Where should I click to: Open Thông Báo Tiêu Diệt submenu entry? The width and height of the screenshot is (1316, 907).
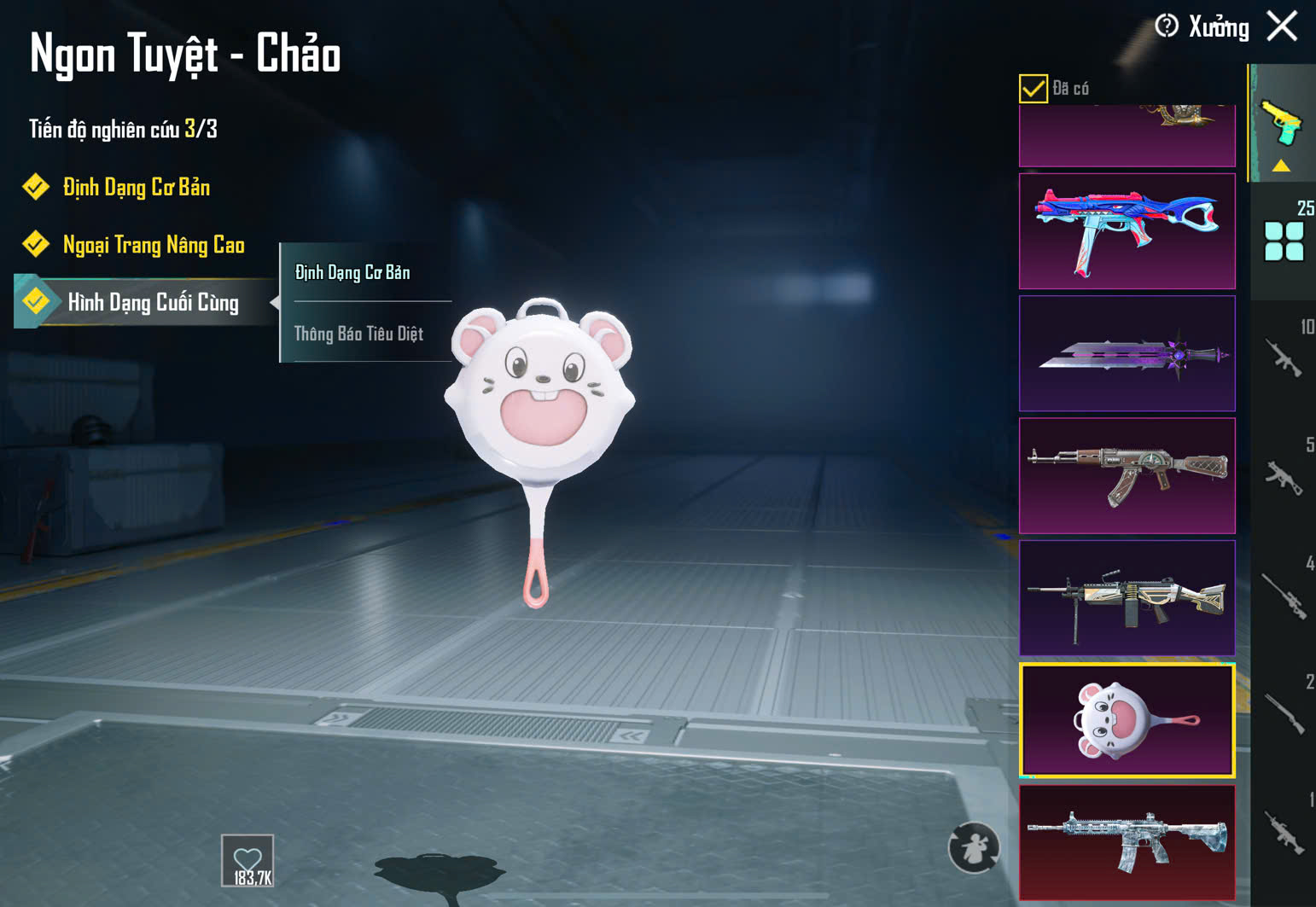(x=358, y=334)
